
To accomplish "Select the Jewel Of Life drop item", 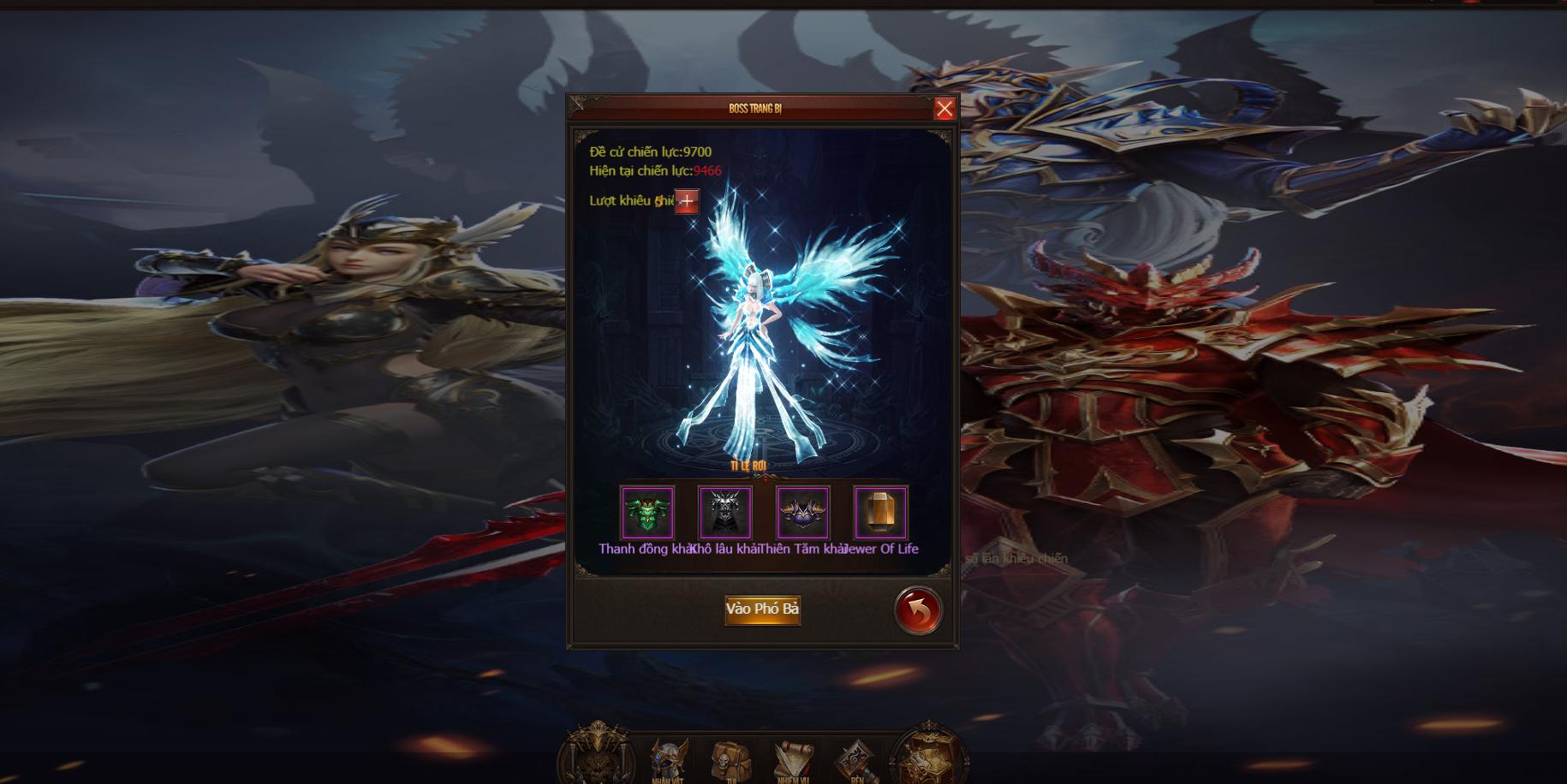I will pyautogui.click(x=881, y=513).
